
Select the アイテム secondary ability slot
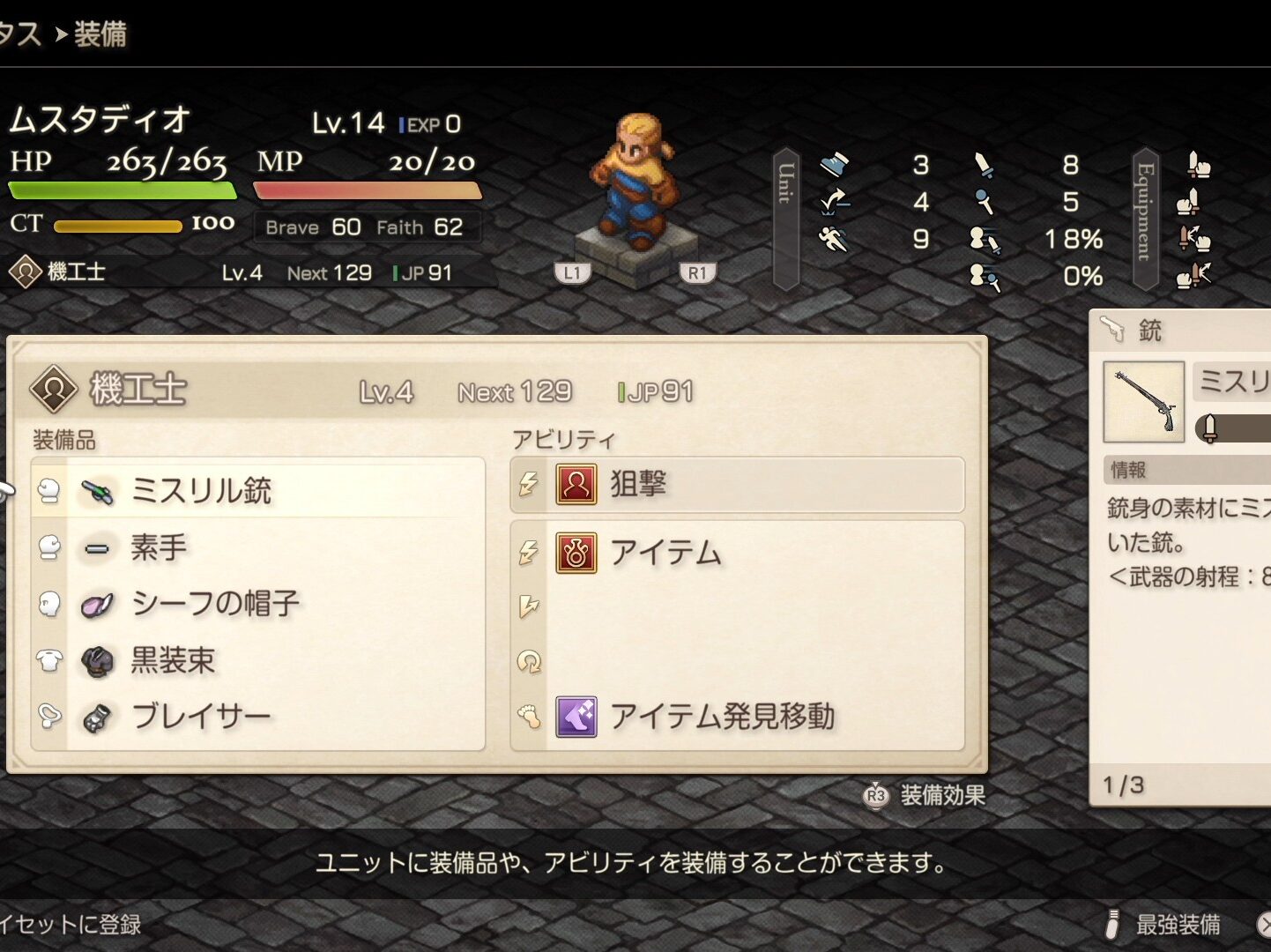737,553
